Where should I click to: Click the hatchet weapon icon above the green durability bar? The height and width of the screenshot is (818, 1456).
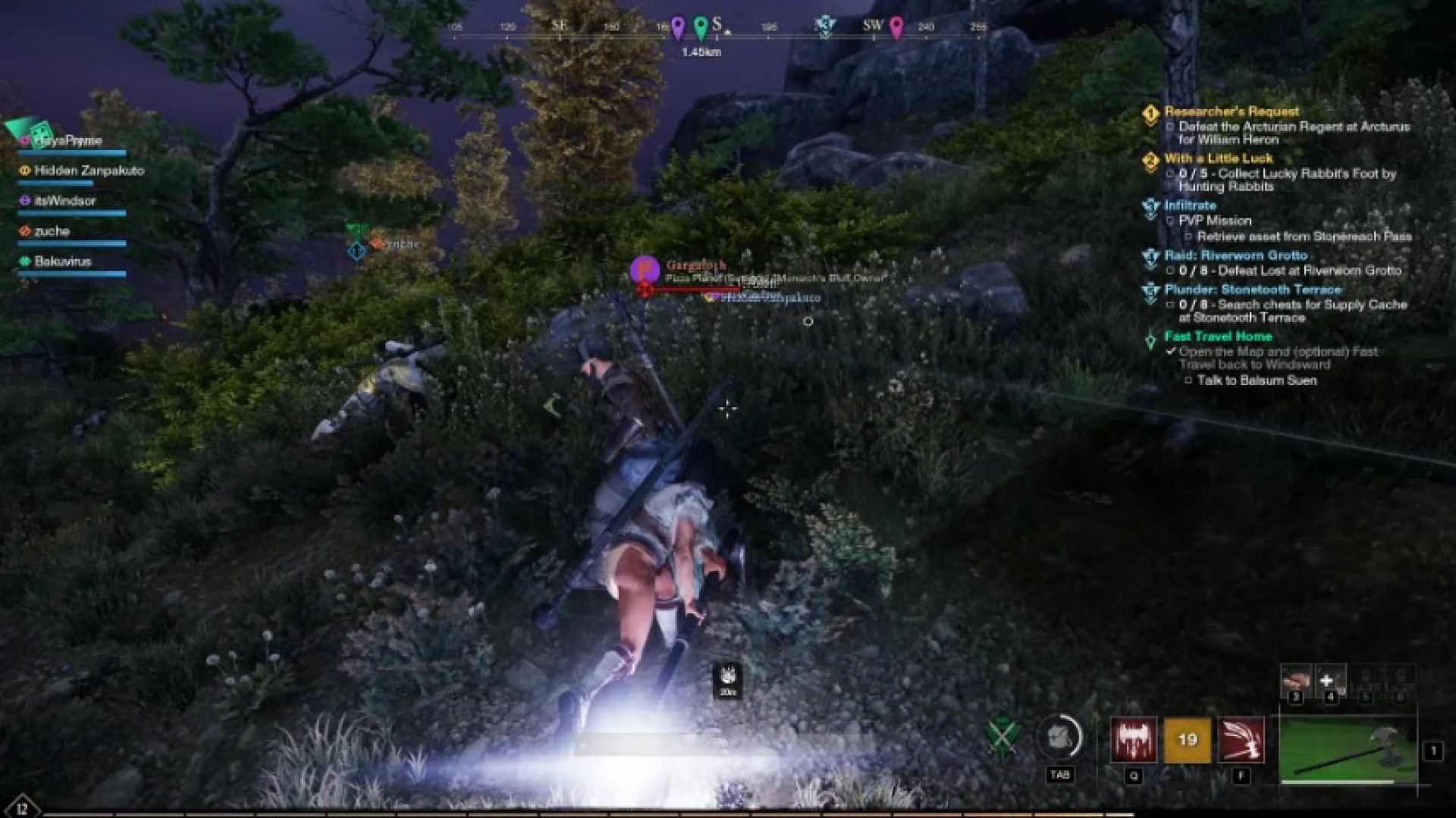click(x=1345, y=746)
